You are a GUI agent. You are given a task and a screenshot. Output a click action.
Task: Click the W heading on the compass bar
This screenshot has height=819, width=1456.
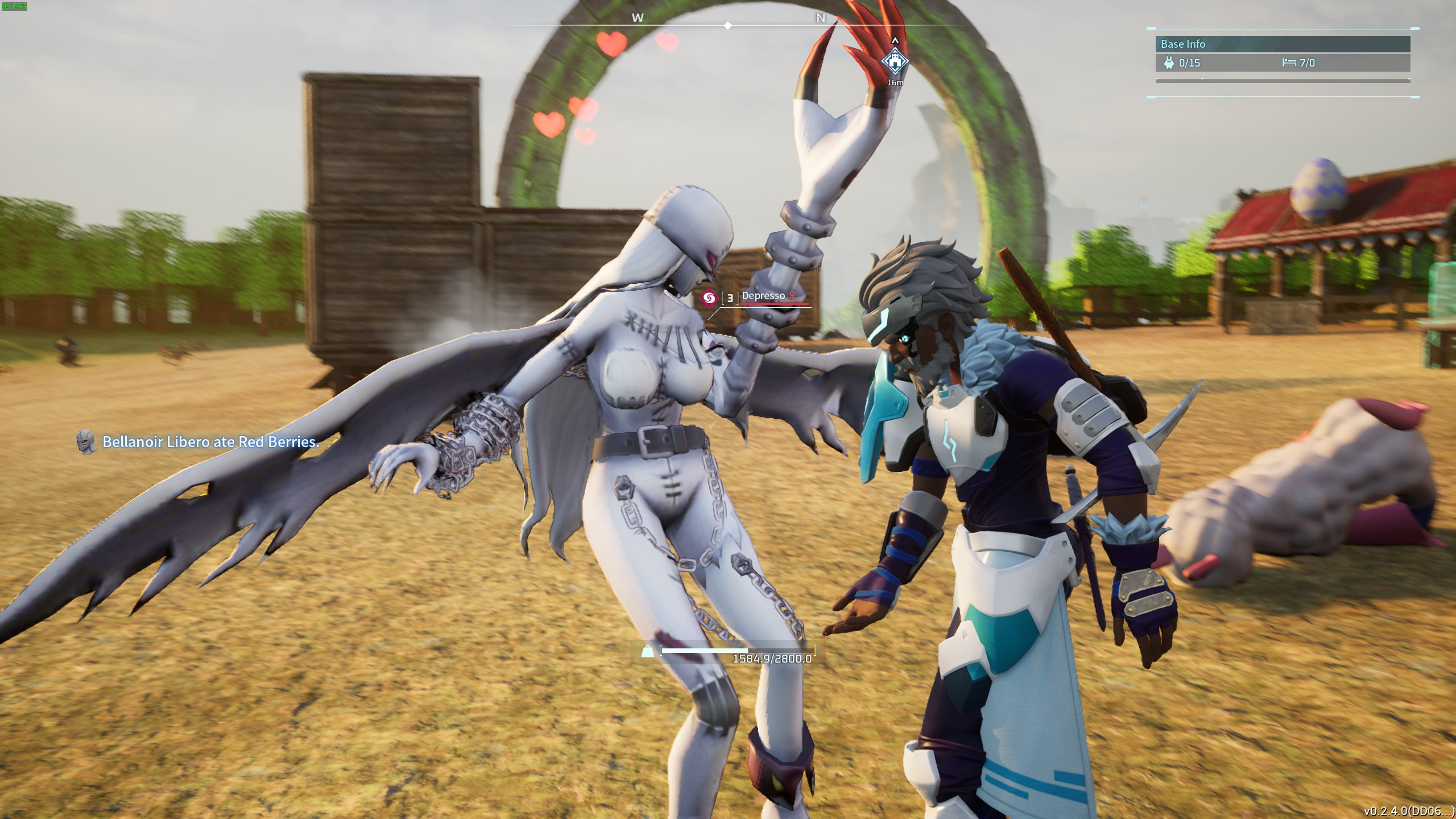[x=636, y=18]
